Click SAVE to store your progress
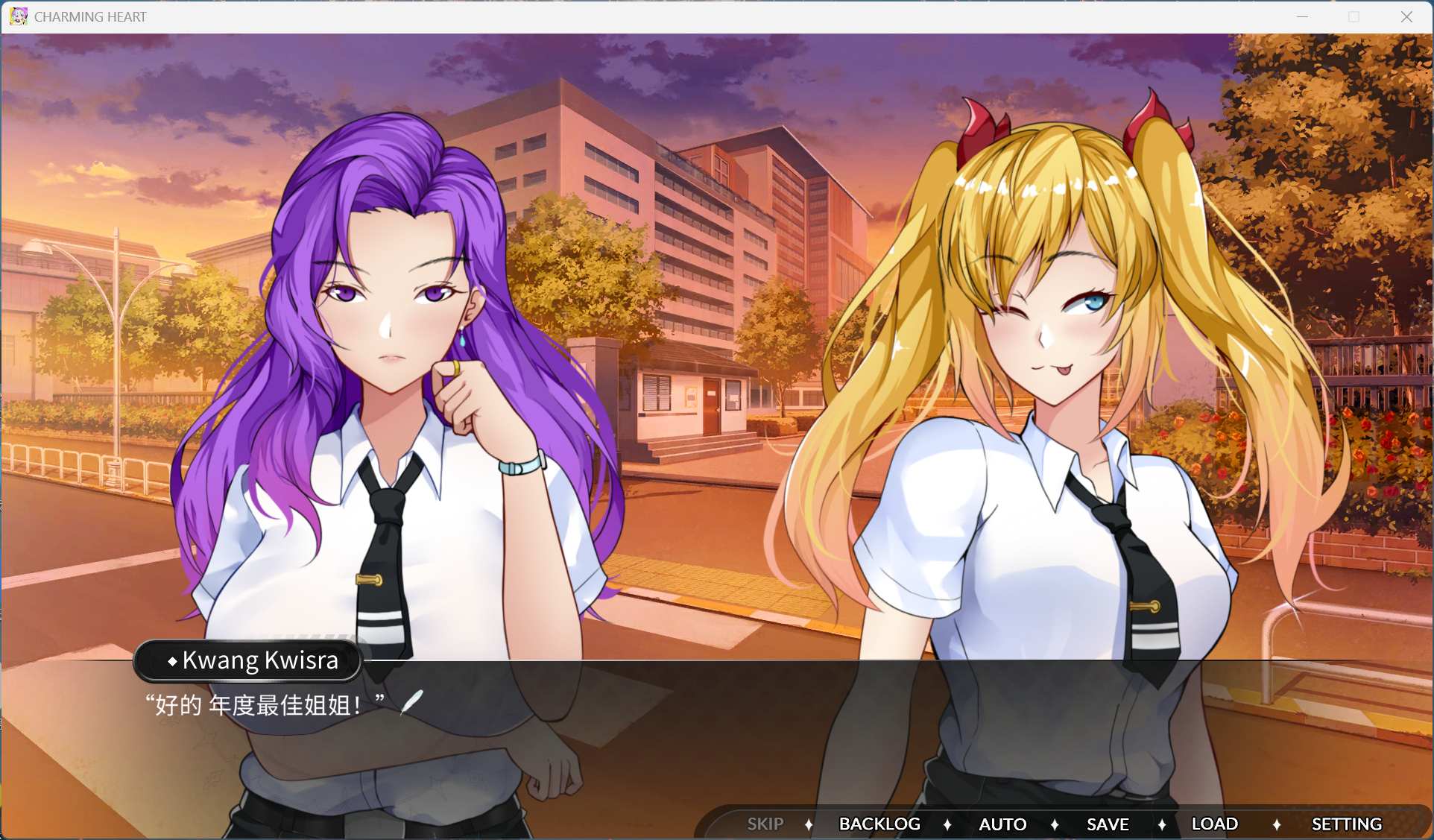 pos(1107,824)
